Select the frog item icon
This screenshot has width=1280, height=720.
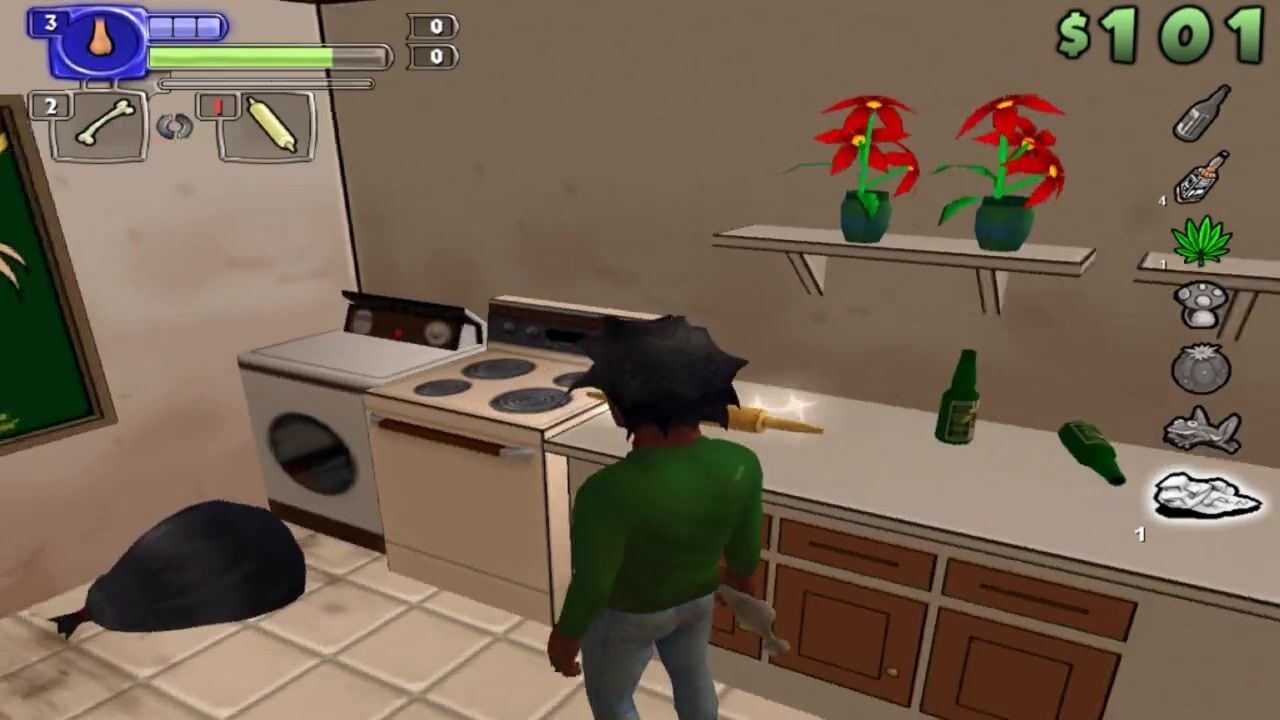tap(1202, 431)
